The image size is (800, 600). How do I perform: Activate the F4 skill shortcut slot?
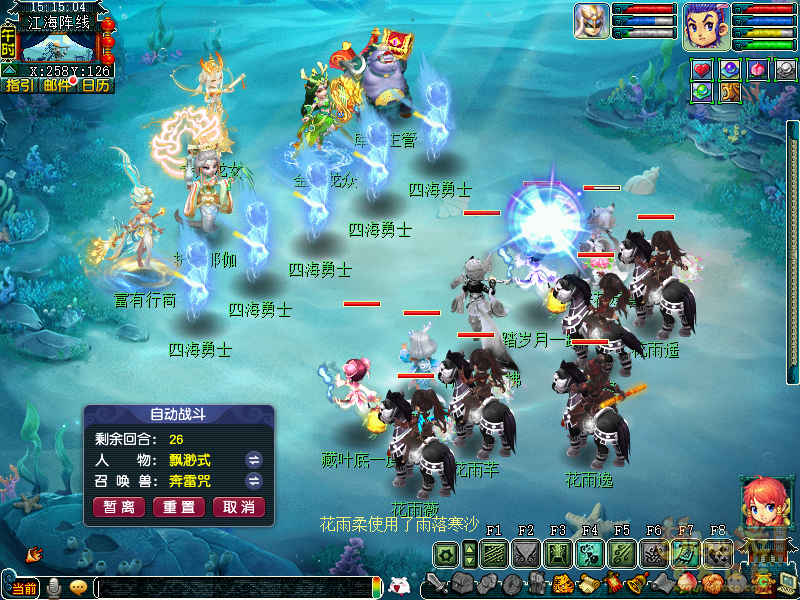pyautogui.click(x=589, y=553)
